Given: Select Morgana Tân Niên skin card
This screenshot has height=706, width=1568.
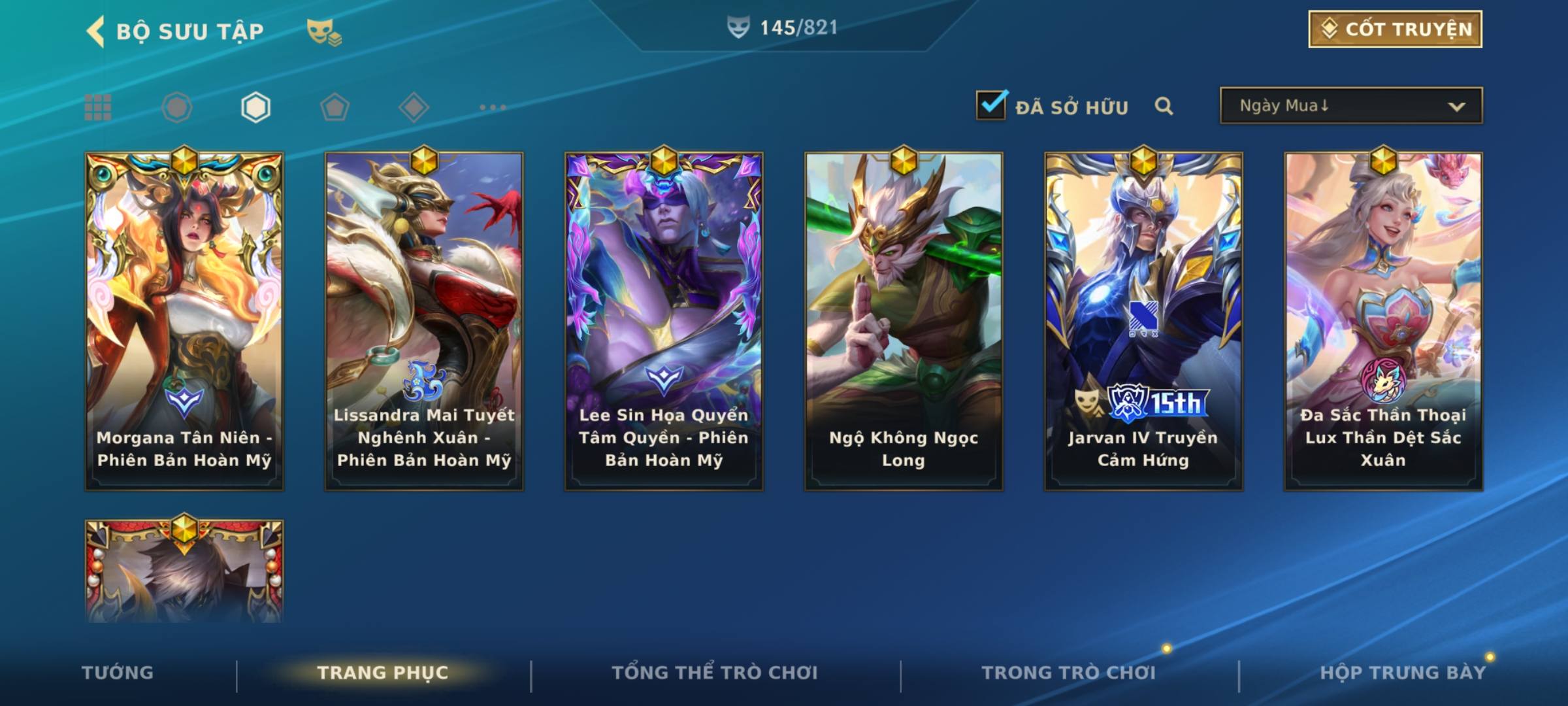Looking at the screenshot, I should click(184, 320).
